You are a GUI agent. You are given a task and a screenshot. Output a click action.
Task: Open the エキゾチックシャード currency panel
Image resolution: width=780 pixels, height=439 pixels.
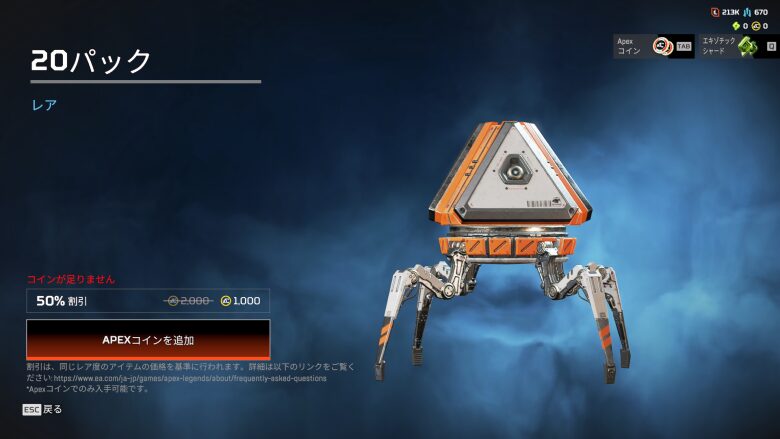coord(738,46)
